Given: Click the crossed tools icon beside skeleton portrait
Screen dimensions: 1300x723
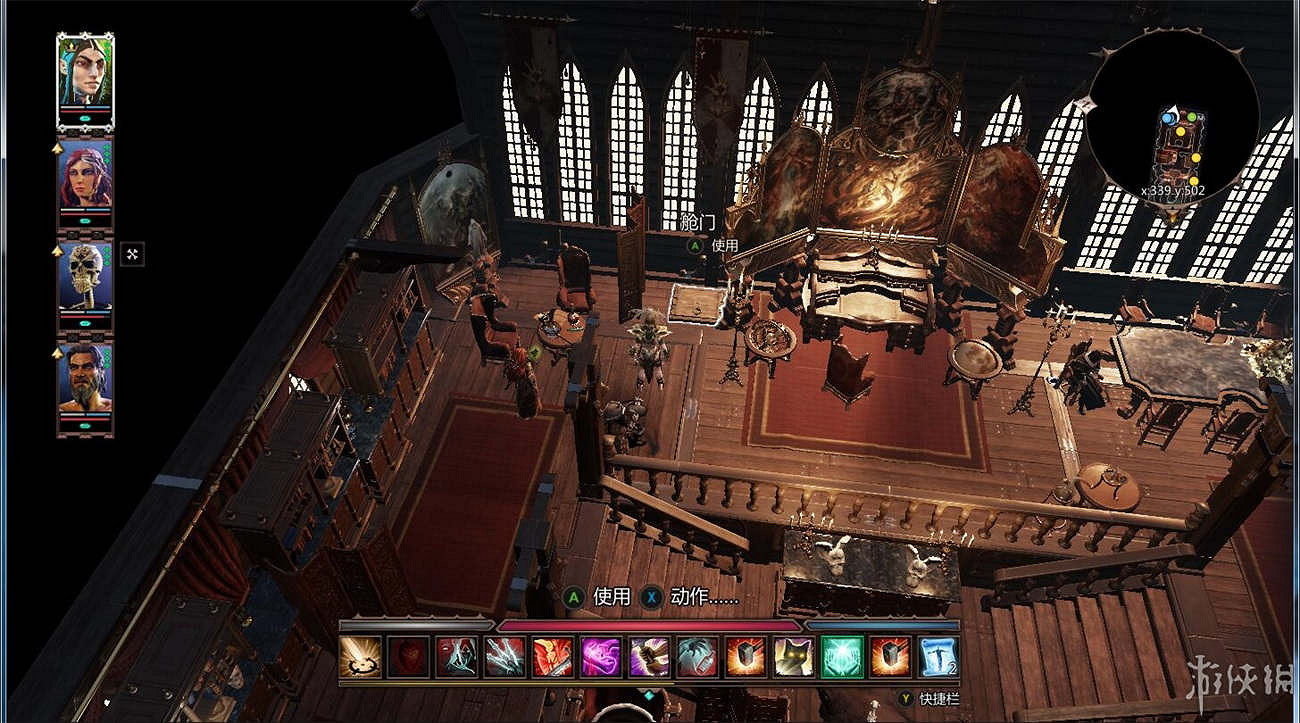Looking at the screenshot, I should [132, 254].
